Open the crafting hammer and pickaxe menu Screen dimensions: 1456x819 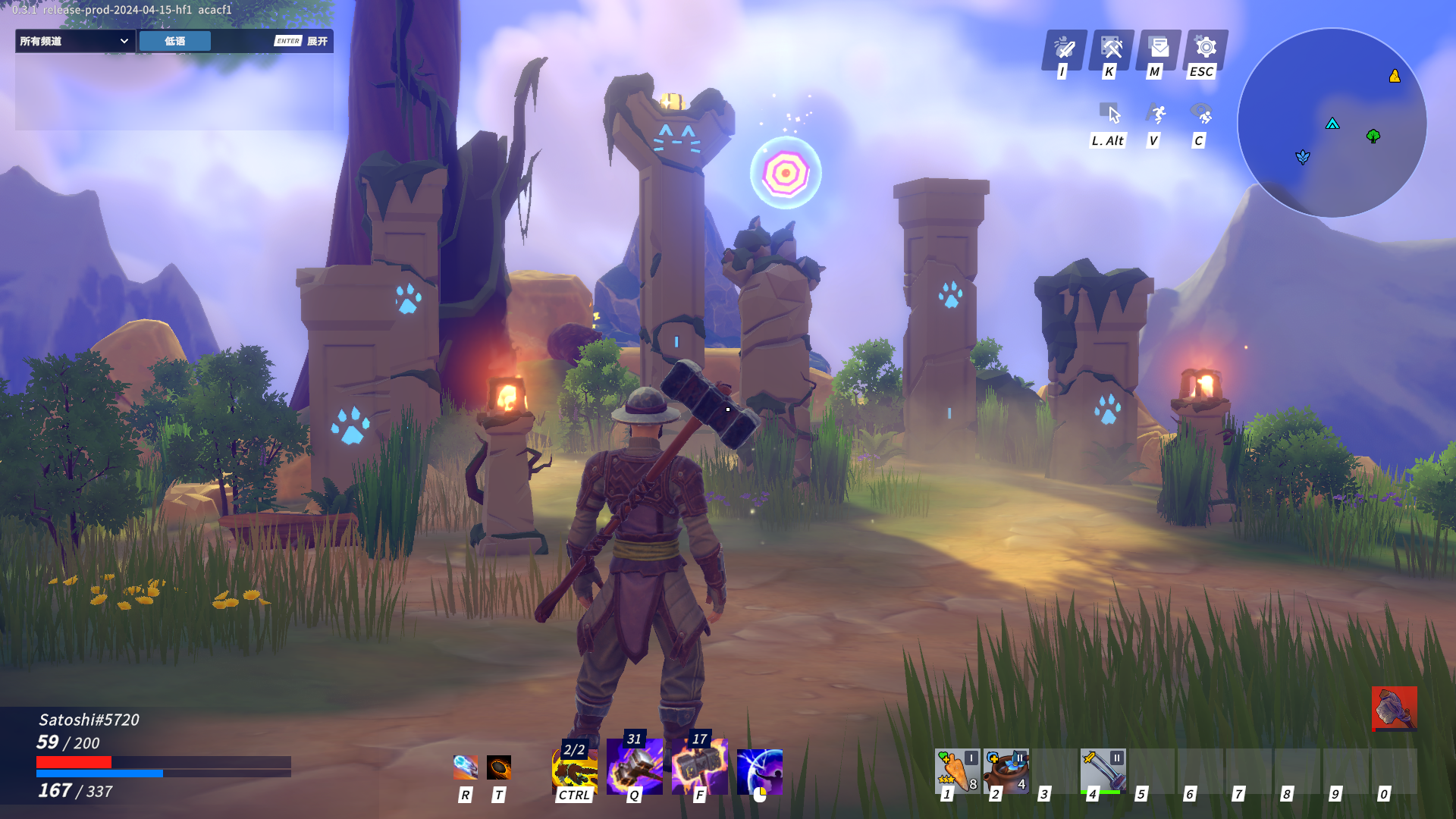(1112, 49)
